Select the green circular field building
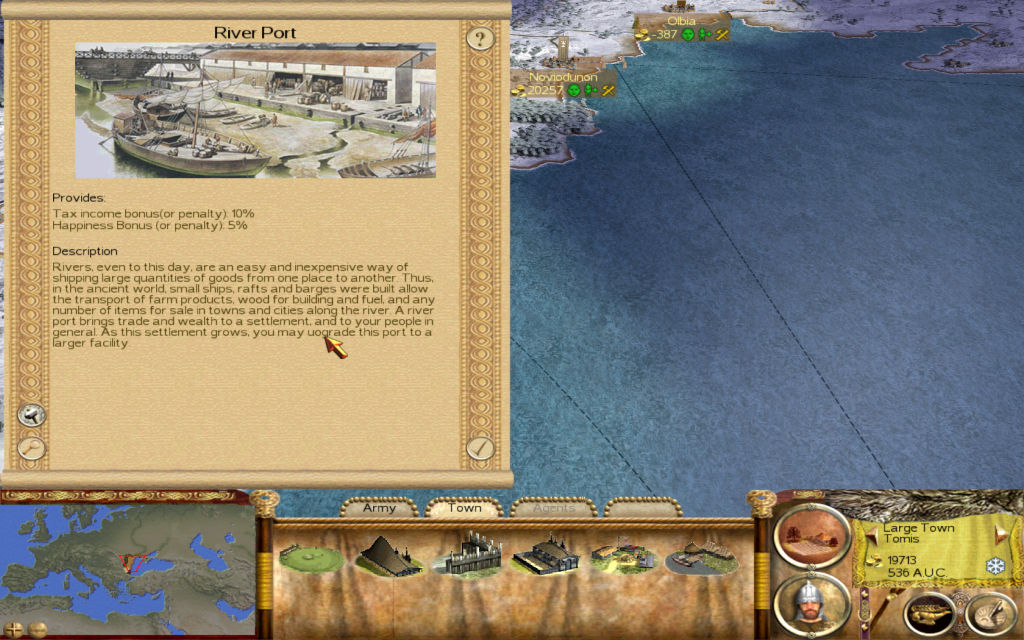 311,556
